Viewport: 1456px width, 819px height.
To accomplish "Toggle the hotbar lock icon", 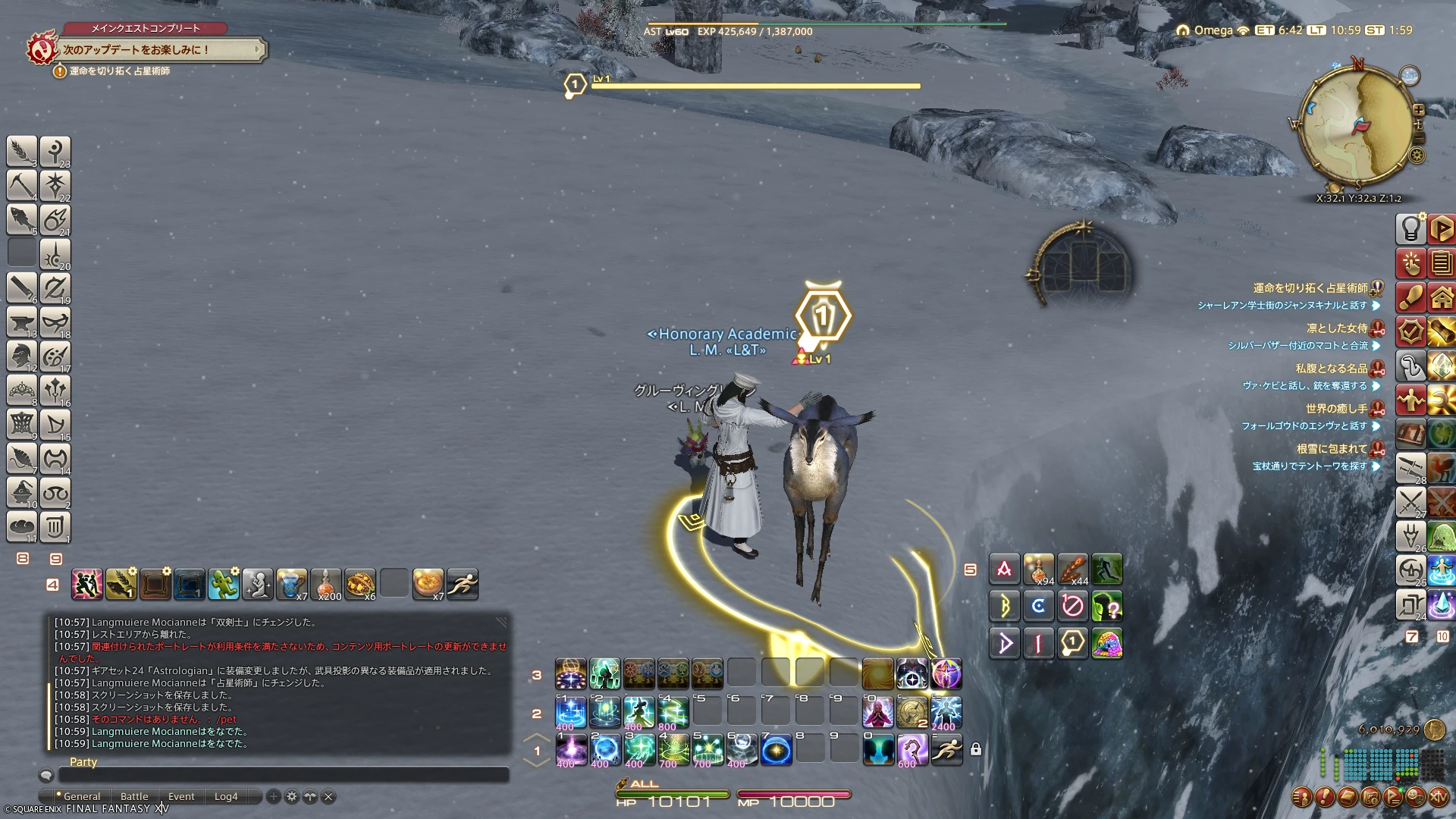I will pos(976,750).
